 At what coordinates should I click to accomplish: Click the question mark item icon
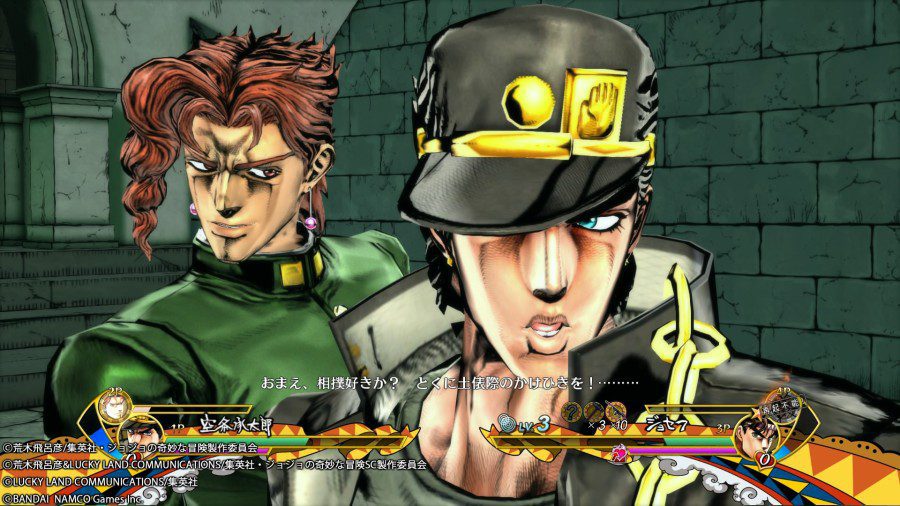pos(573,412)
